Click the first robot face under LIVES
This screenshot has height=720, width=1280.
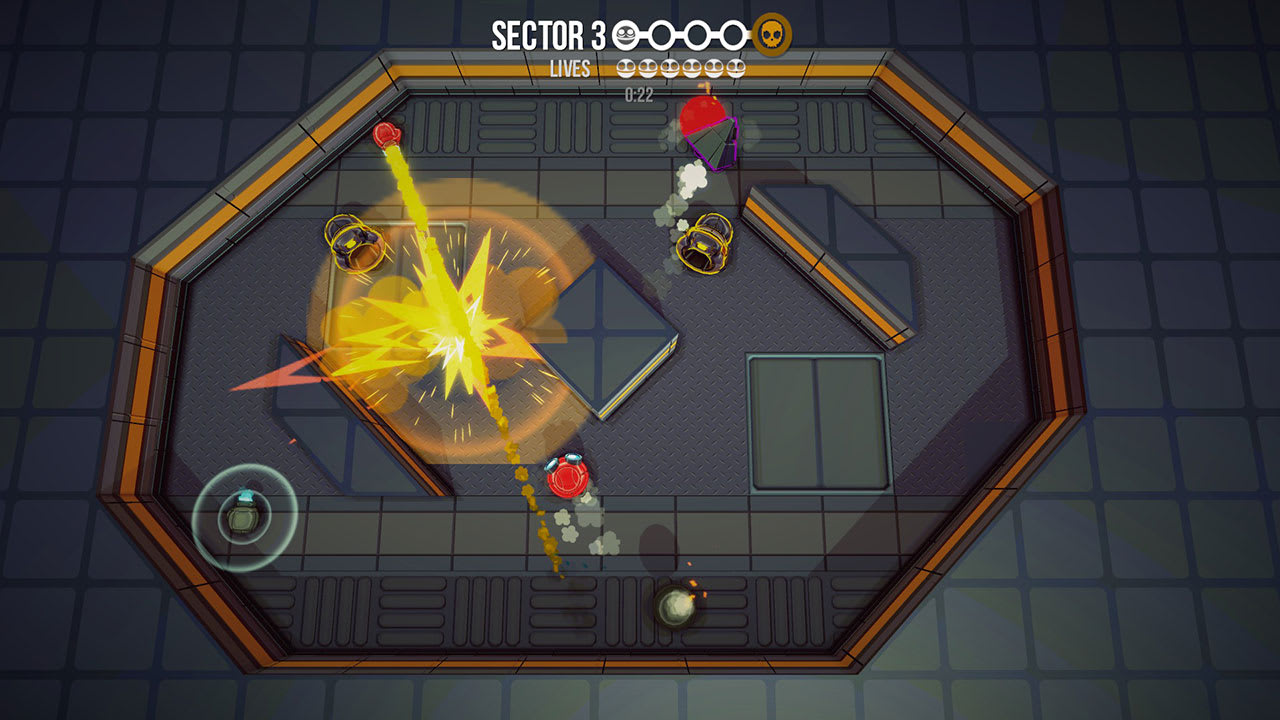click(x=626, y=67)
